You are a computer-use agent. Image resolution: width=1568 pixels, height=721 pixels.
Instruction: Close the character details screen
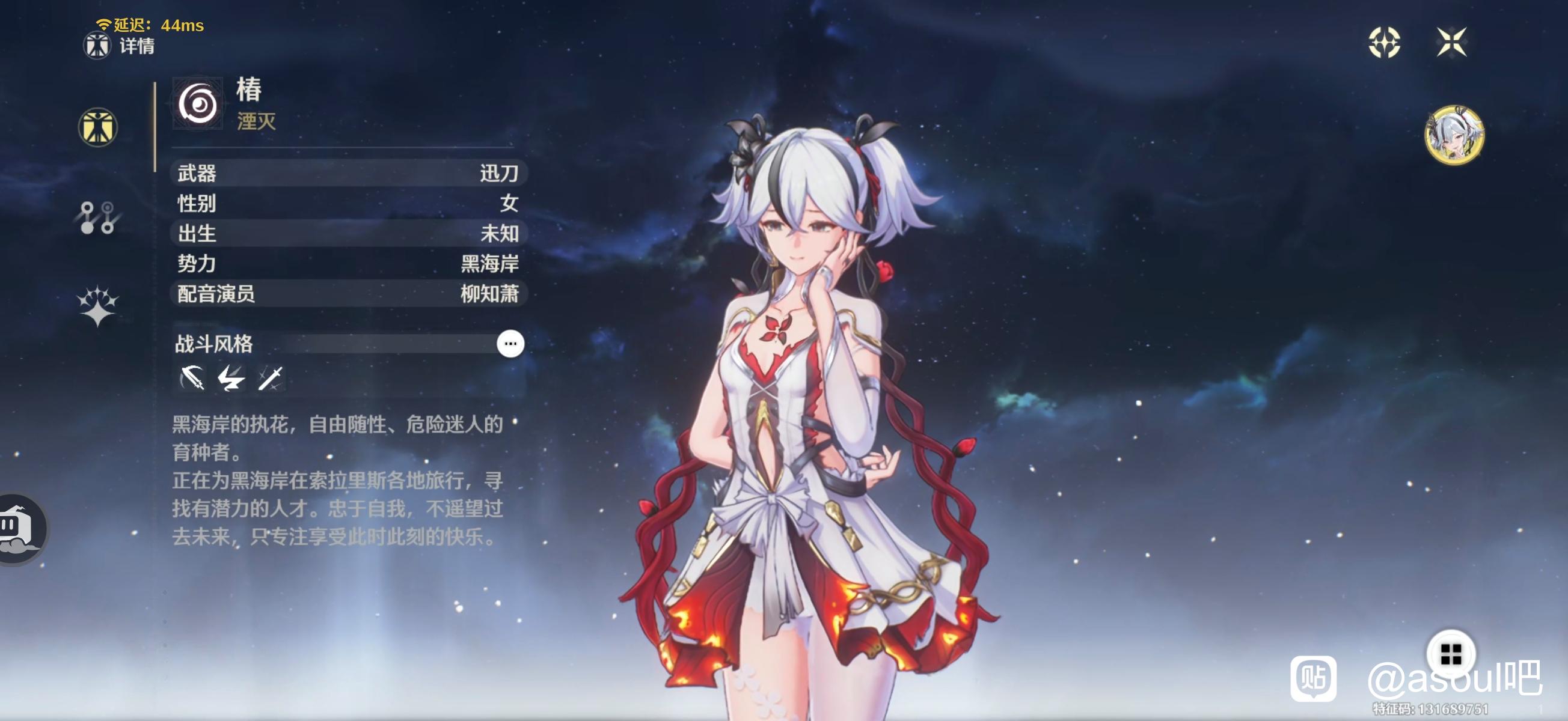[x=1451, y=42]
